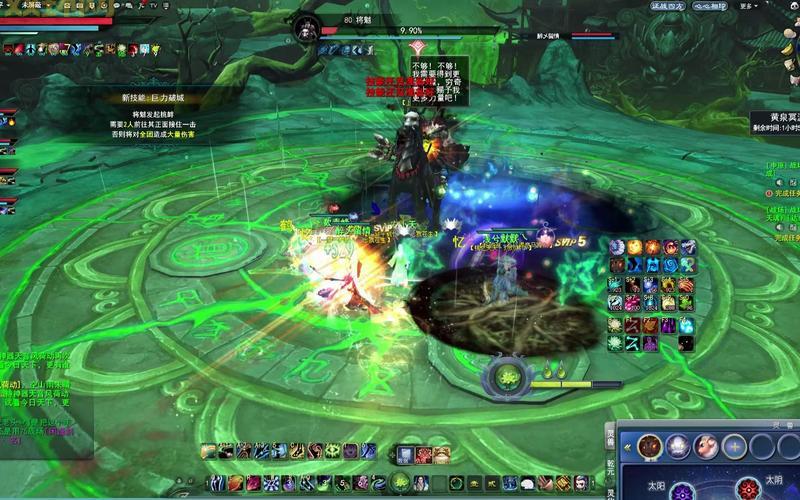Activate the green lotus icon on bottom hotbar

400,483
